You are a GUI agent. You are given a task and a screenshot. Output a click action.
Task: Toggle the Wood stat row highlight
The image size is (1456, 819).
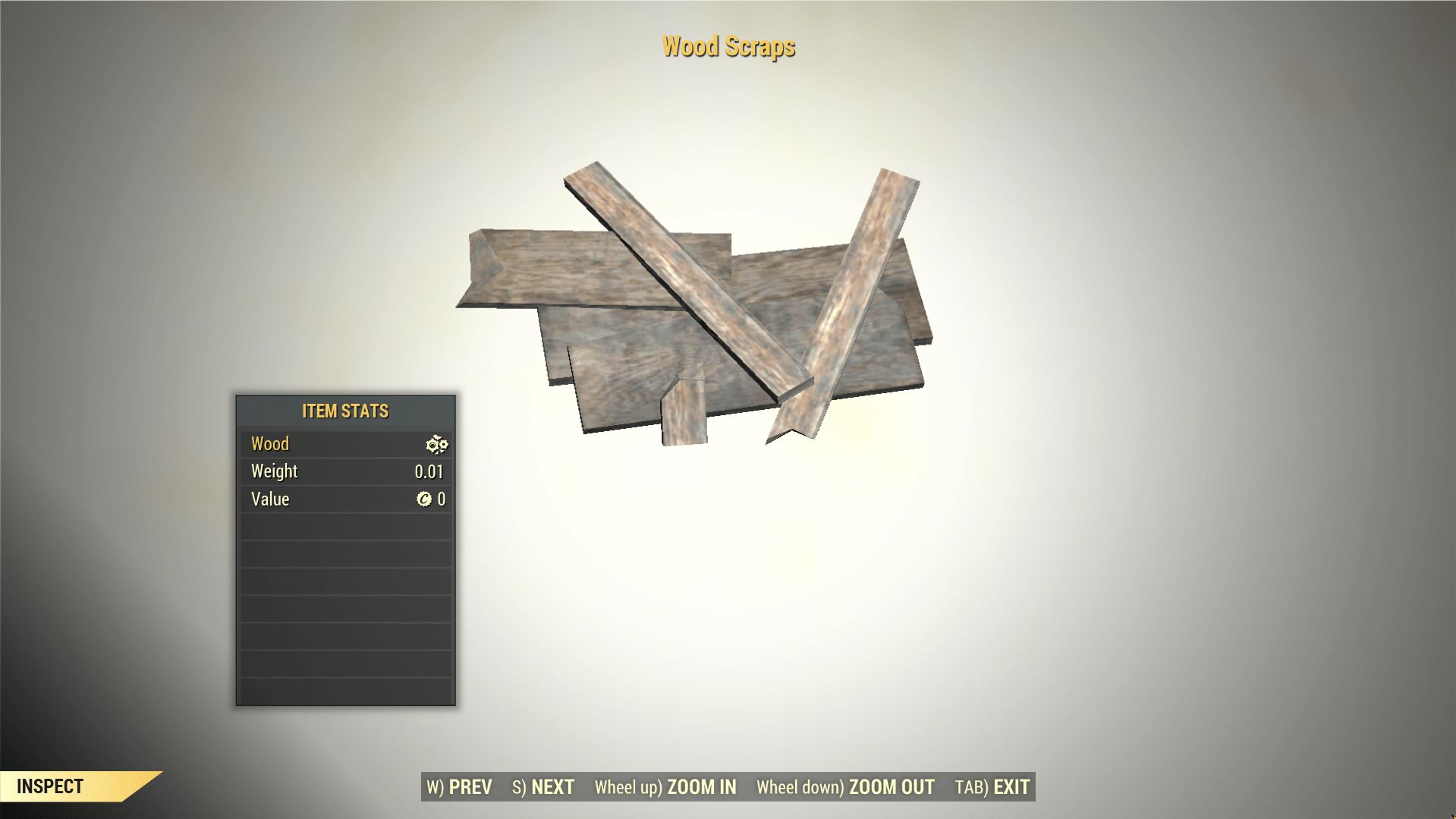[319, 443]
